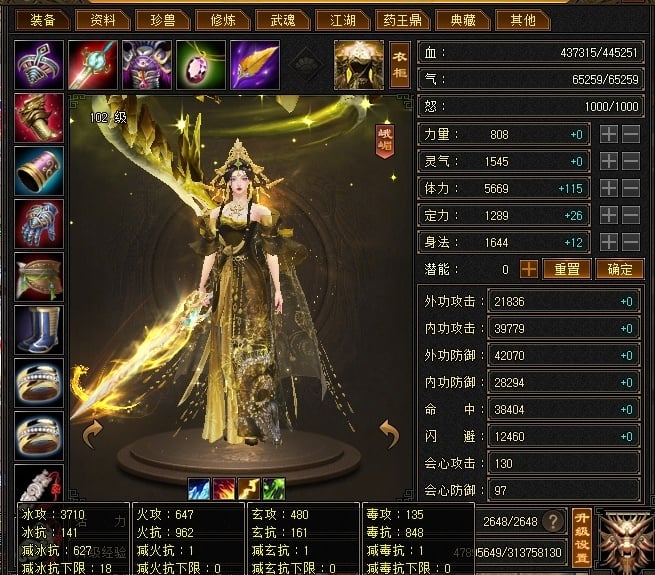The height and width of the screenshot is (575, 655).
Task: Switch to the 典藏 tab
Action: (464, 19)
